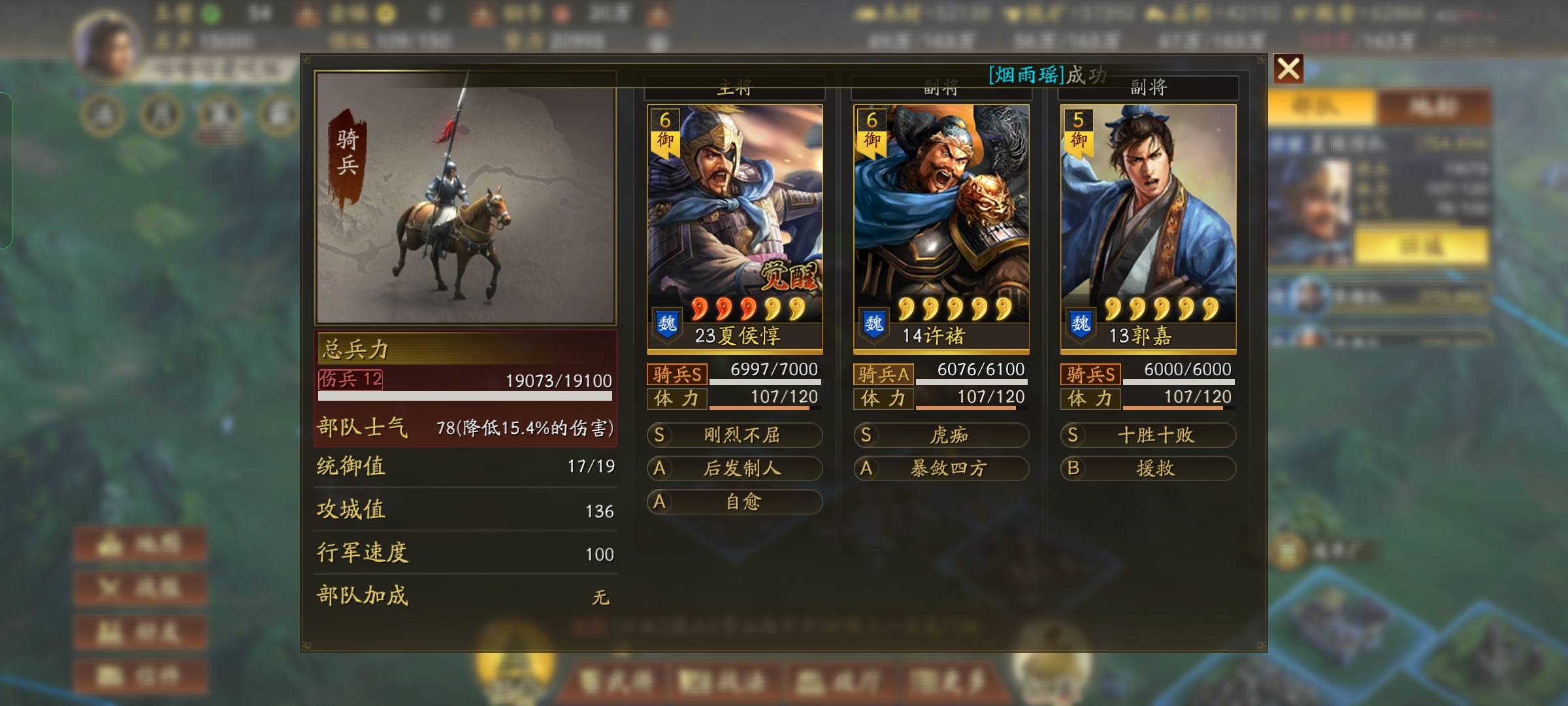Choose the 郭嘉 general card
Viewport: 1568px width, 706px height.
pyautogui.click(x=1148, y=227)
